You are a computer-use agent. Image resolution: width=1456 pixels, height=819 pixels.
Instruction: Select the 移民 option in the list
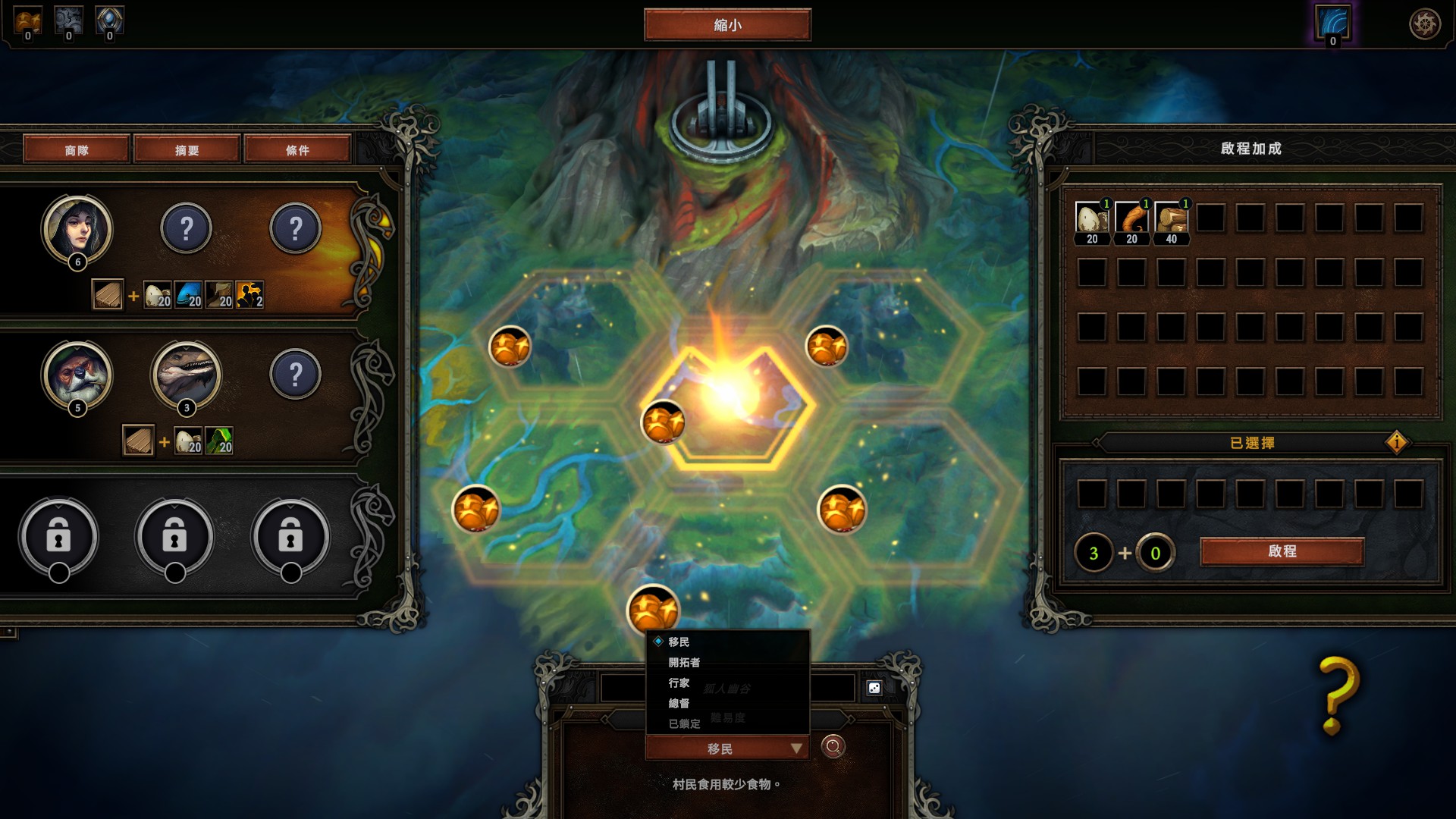coord(679,642)
